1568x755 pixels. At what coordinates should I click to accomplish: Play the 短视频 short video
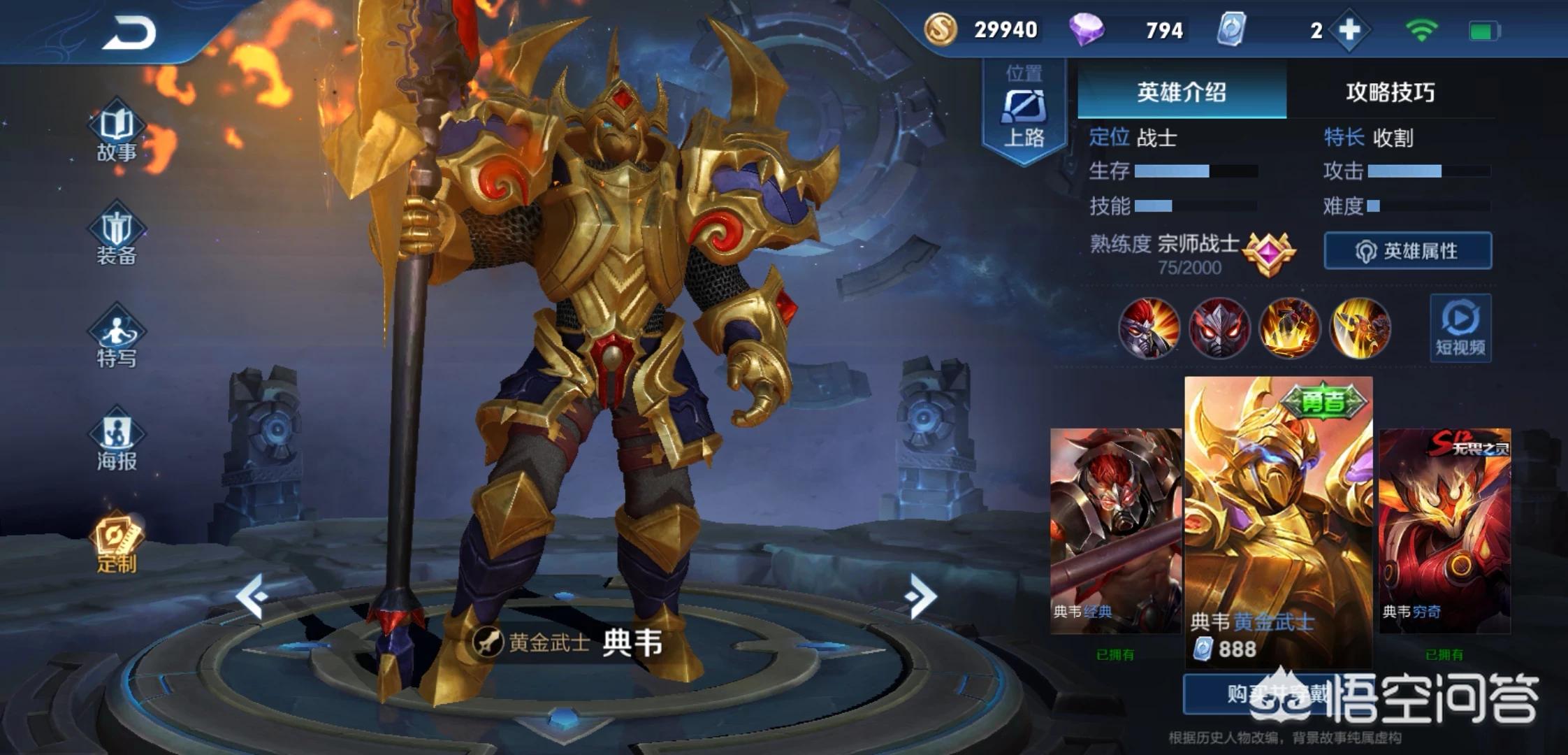pos(1460,329)
